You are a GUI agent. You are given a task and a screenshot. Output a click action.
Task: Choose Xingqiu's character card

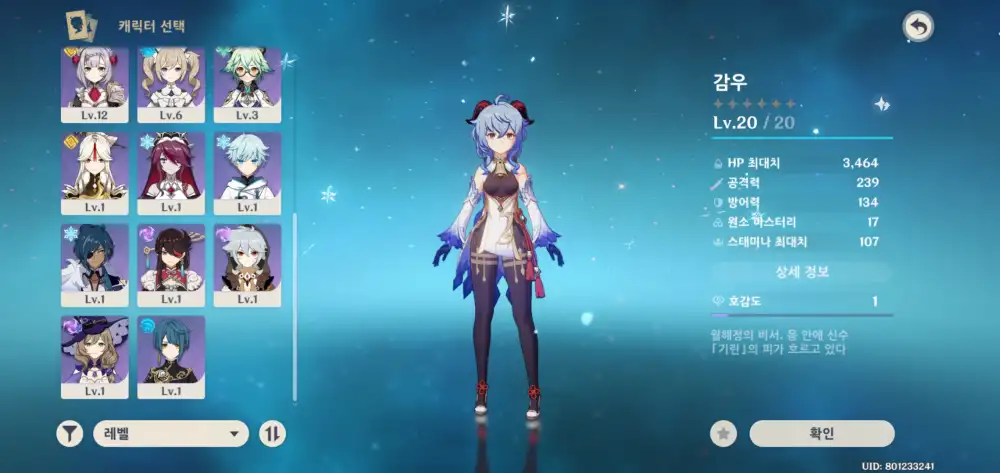pos(171,353)
